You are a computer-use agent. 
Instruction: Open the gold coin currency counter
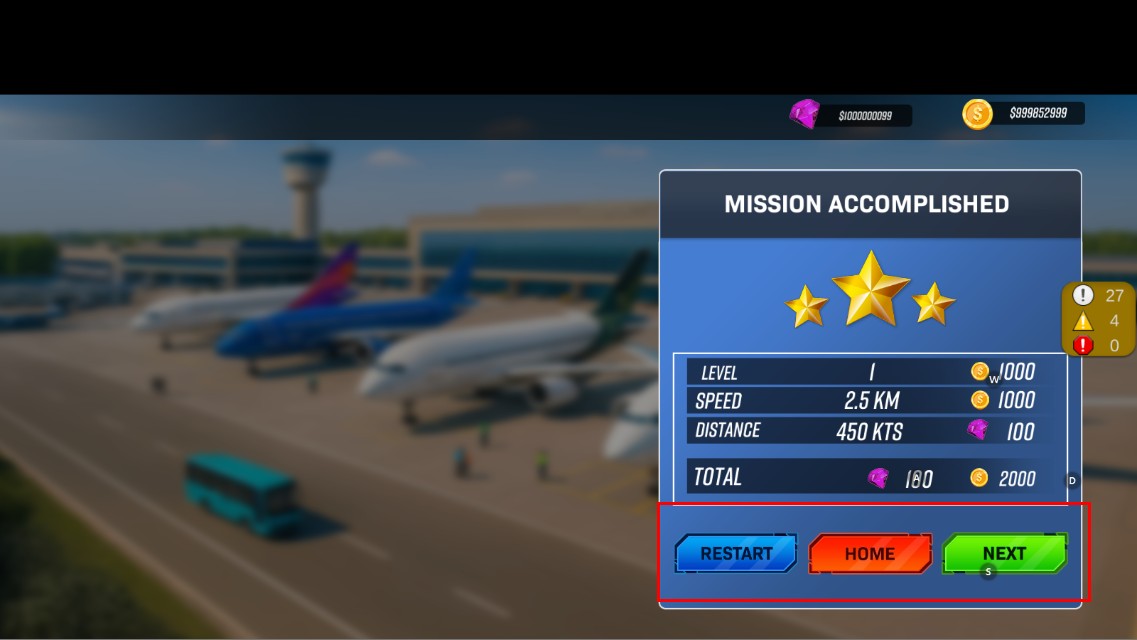(1024, 114)
